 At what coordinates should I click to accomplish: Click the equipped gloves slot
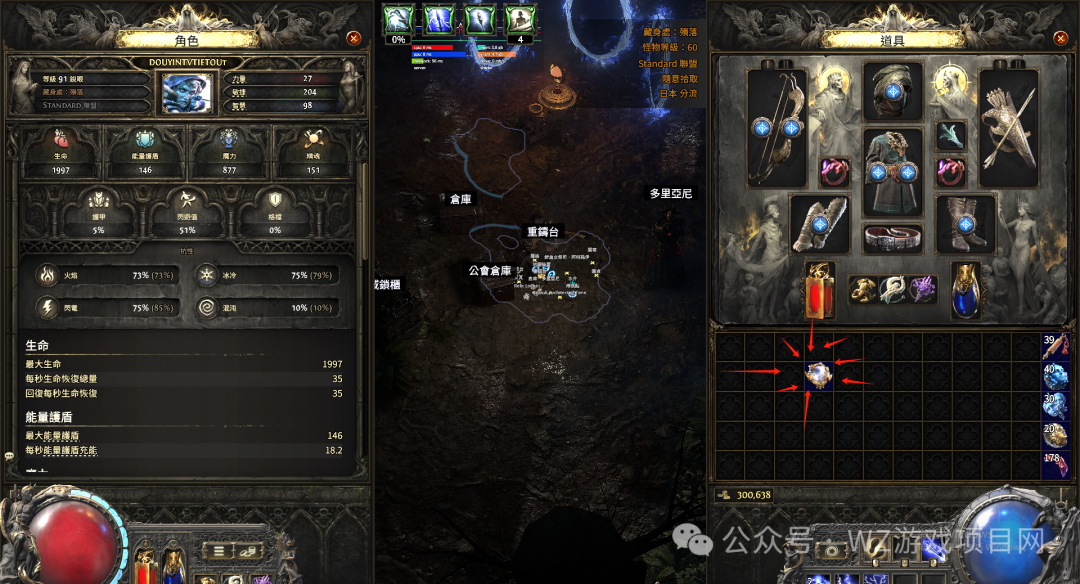[821, 223]
